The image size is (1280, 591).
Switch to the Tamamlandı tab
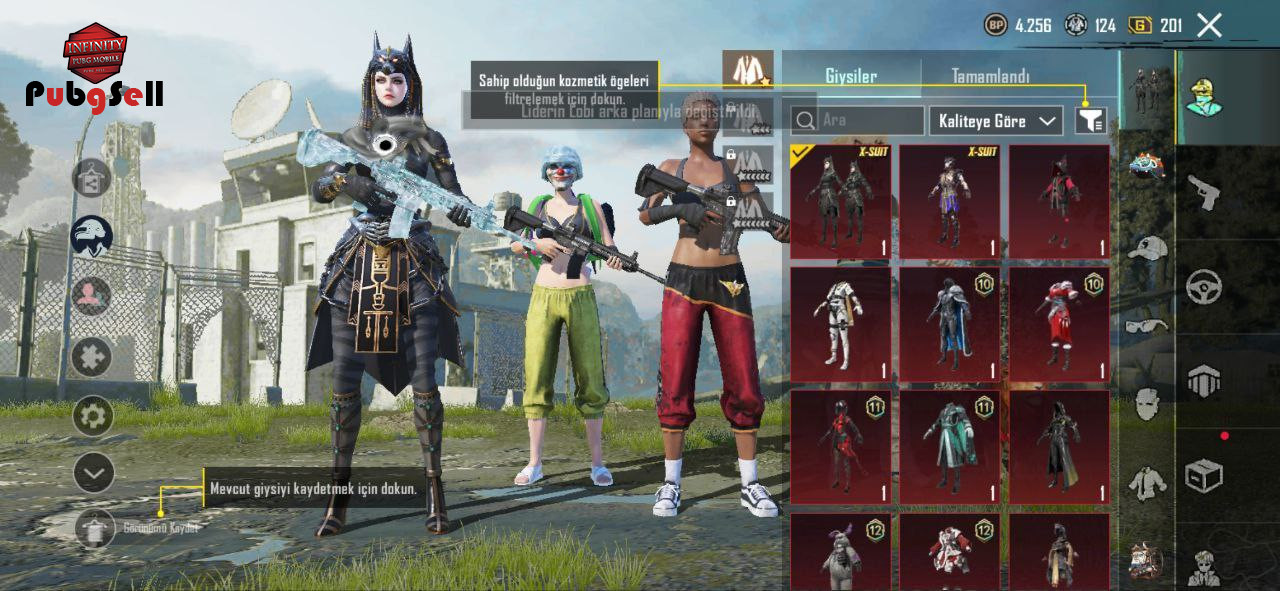990,76
